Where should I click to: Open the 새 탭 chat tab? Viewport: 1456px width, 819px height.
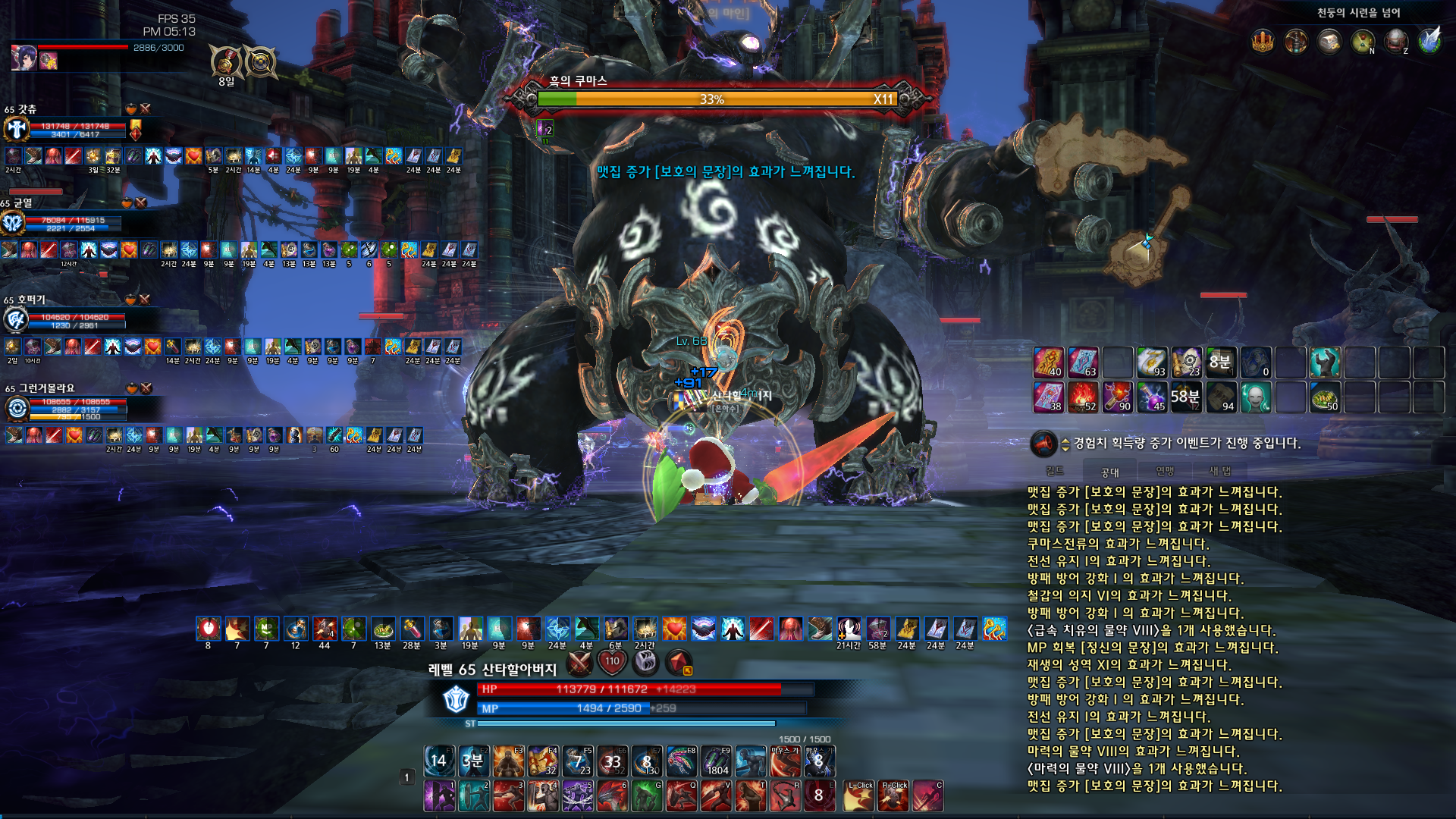pyautogui.click(x=1220, y=471)
